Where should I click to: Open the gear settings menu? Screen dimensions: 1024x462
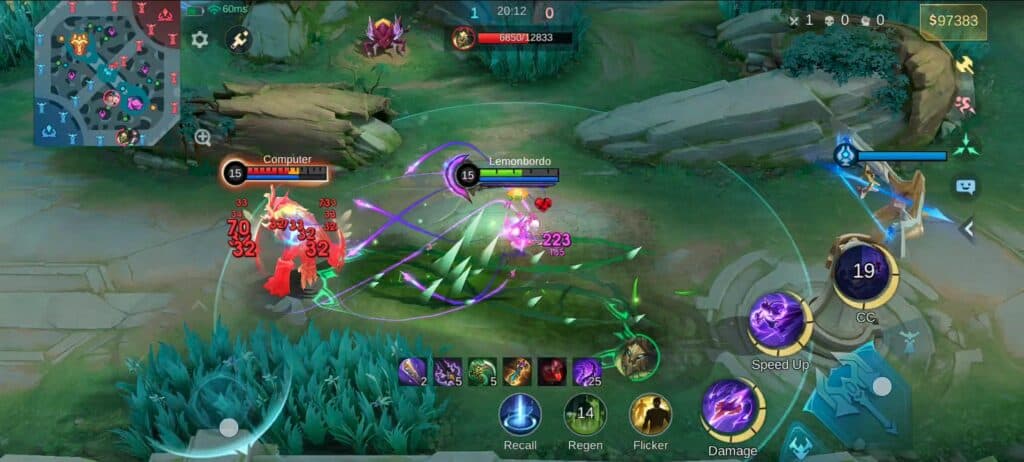pos(200,40)
